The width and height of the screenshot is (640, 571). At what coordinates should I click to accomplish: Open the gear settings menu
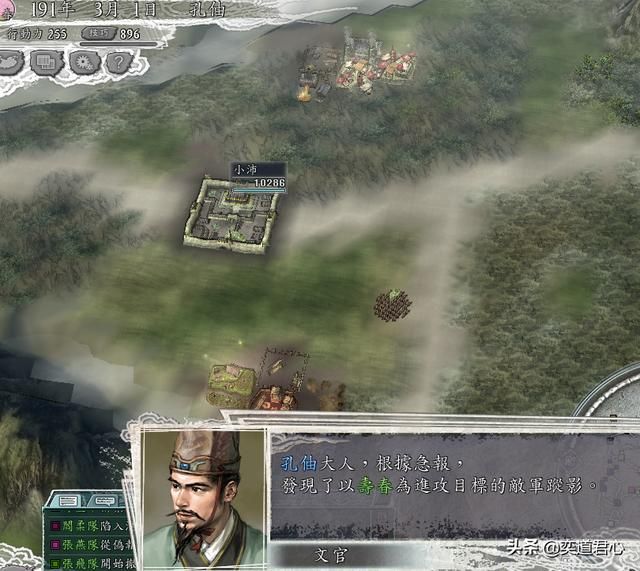[x=83, y=62]
